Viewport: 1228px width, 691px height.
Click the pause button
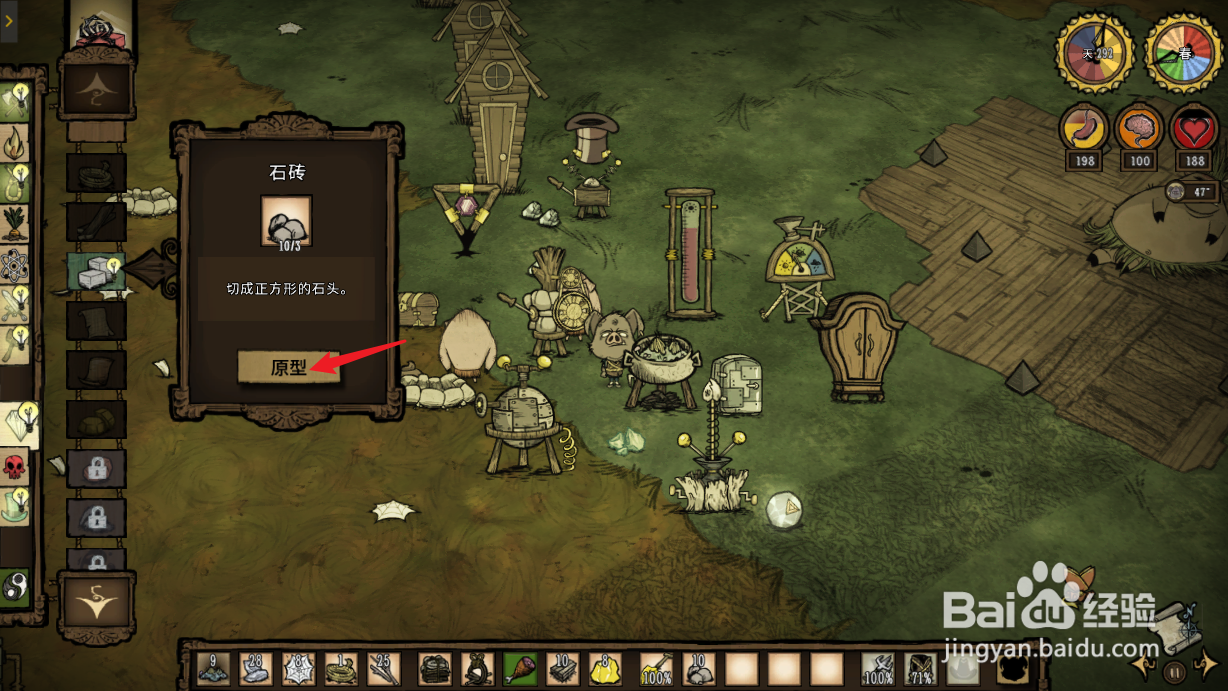point(1175,672)
